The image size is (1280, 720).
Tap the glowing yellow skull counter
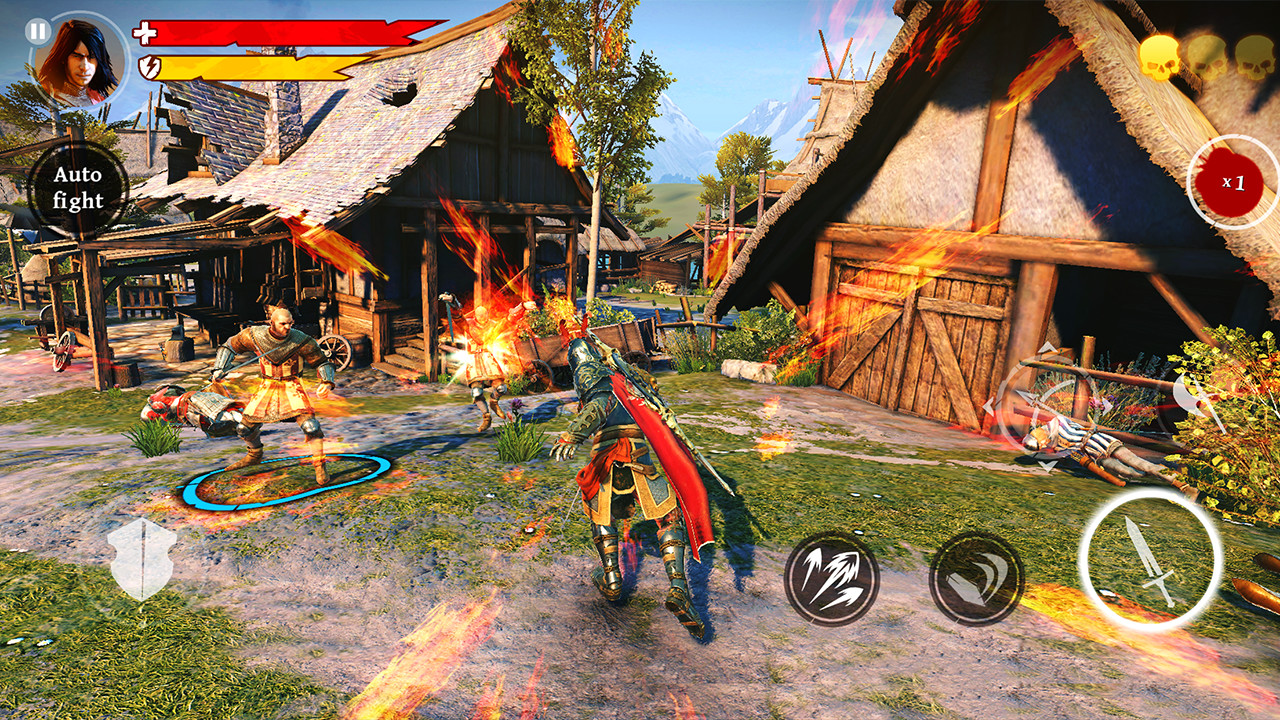(1158, 55)
